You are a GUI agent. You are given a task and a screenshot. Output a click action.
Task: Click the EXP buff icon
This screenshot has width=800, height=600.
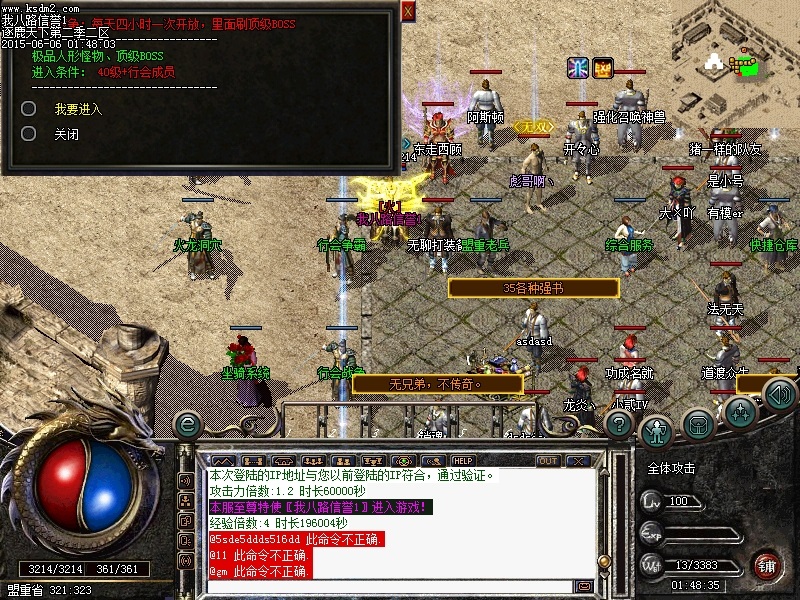(603, 68)
